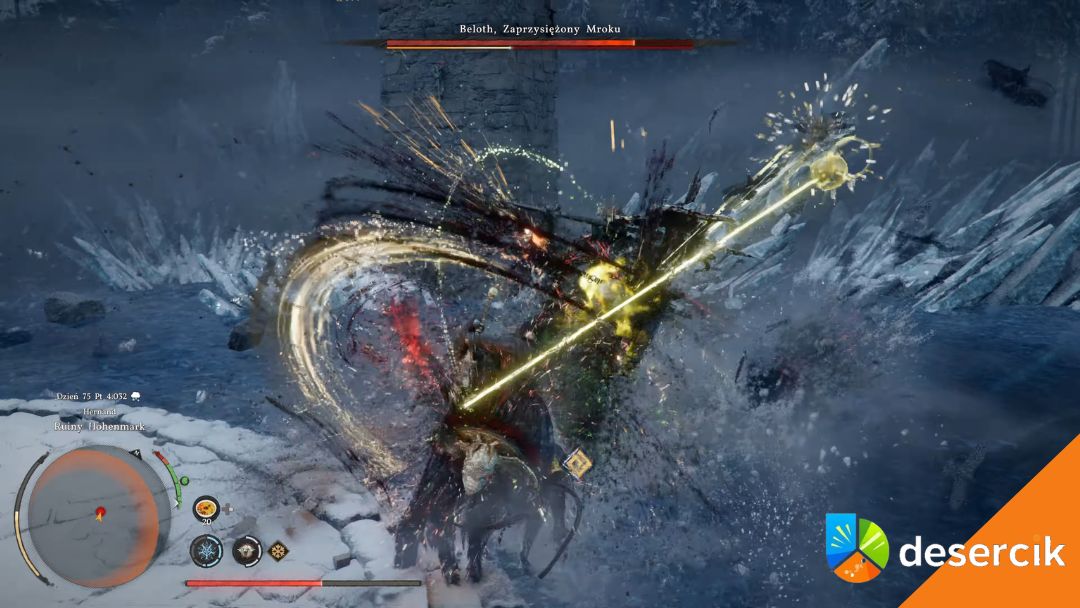Use the food bowl consumable slot
Screen dimensions: 1080x608
(206, 507)
